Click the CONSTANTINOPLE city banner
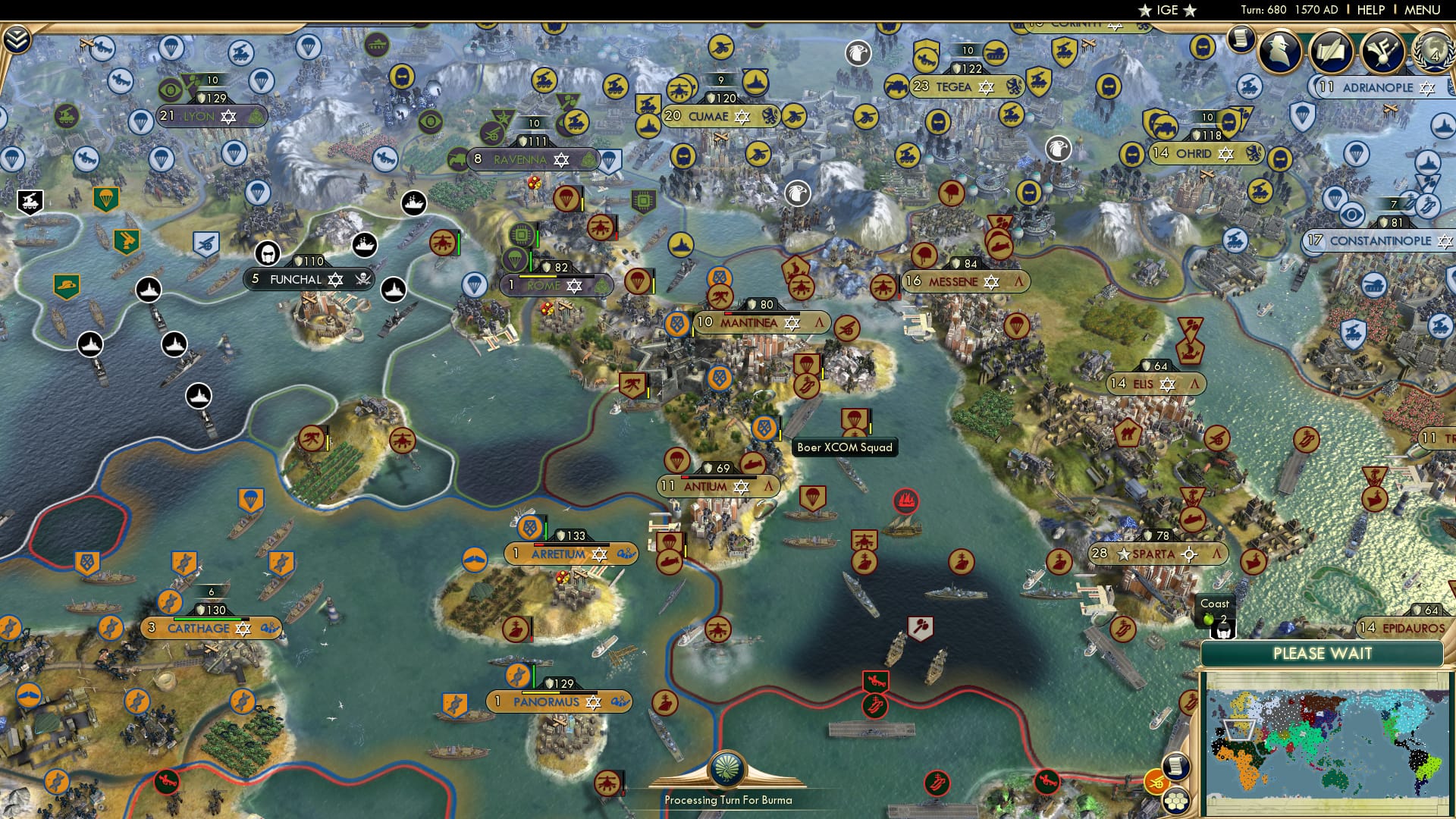The image size is (1456, 819). pyautogui.click(x=1379, y=240)
